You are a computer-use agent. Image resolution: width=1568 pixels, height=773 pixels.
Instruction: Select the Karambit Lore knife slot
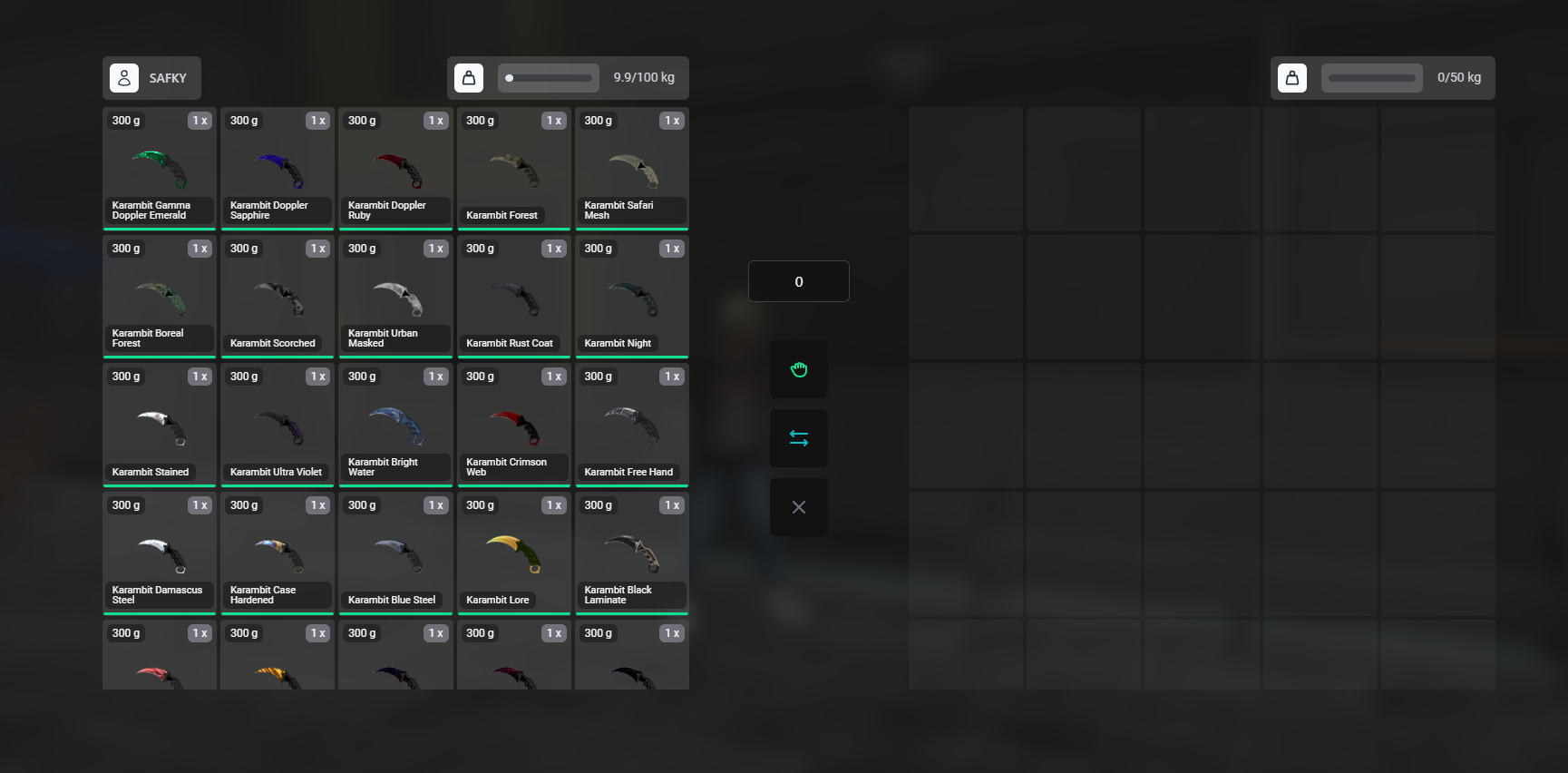coord(513,553)
